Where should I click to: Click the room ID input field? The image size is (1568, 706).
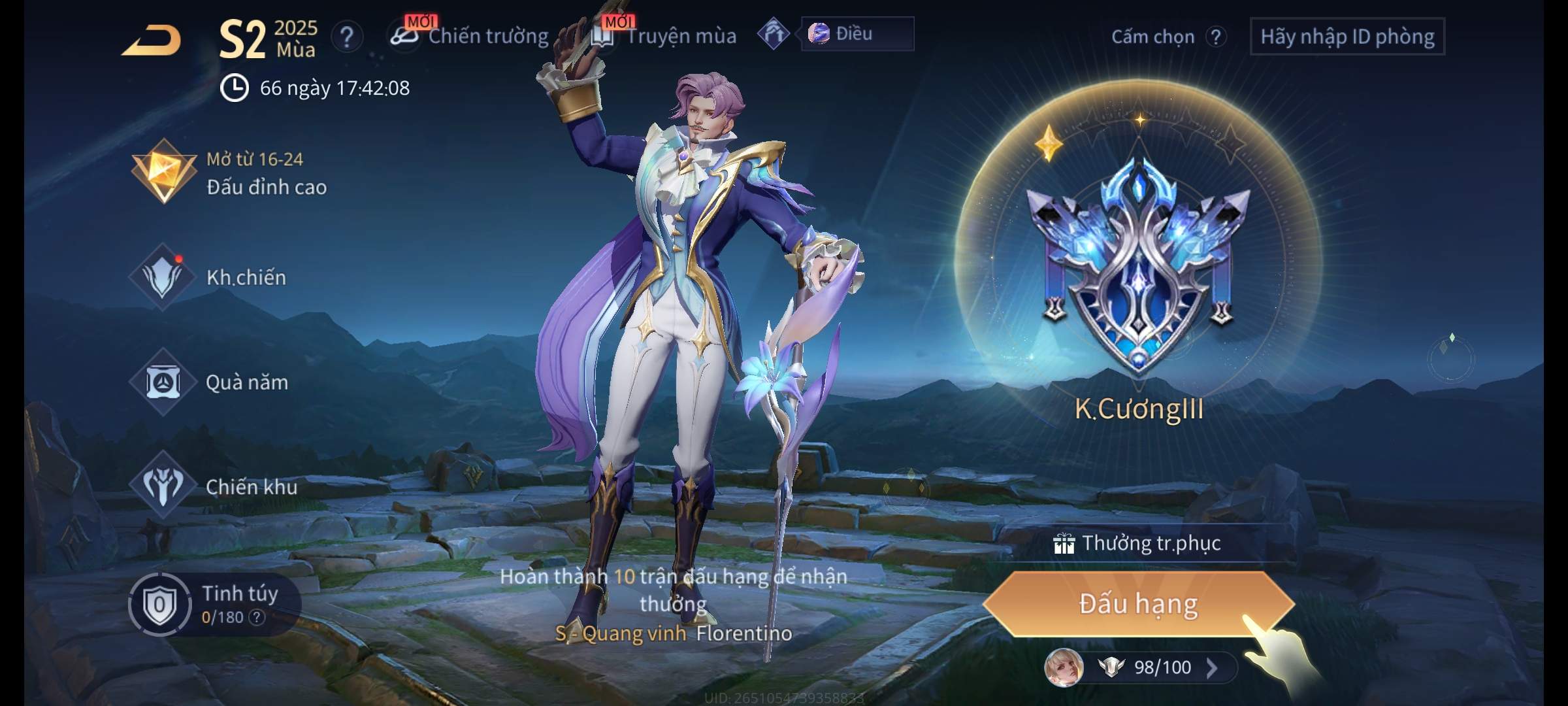point(1347,37)
